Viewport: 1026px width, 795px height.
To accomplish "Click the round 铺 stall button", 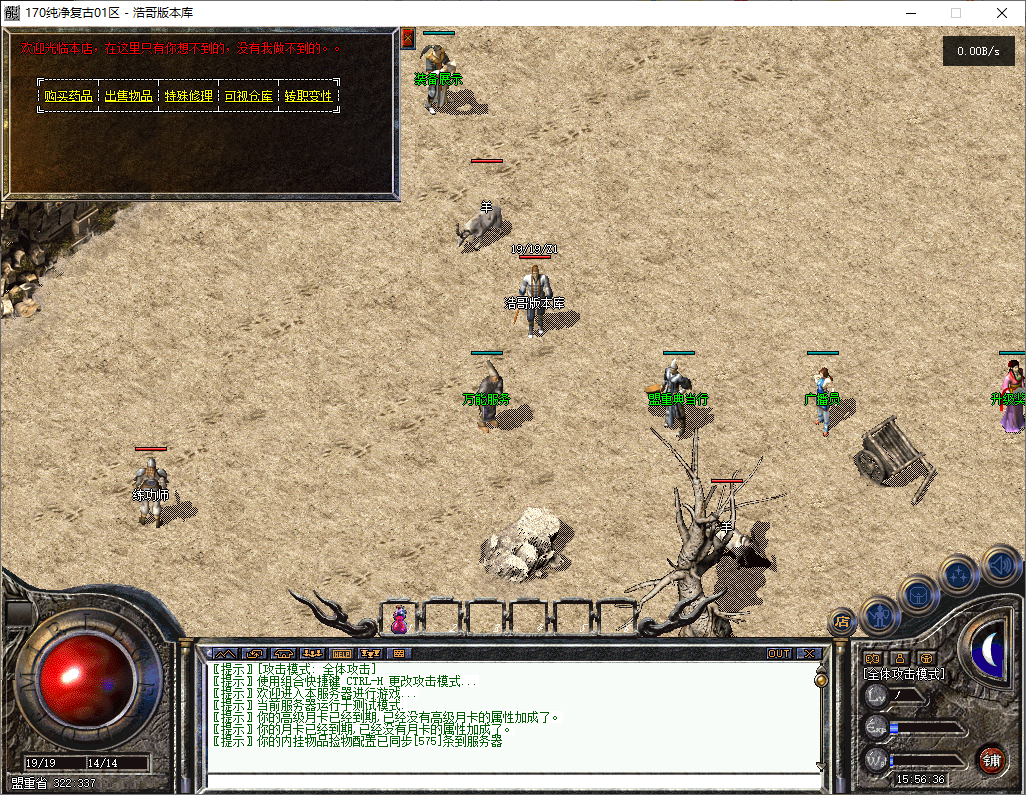I will (x=990, y=759).
